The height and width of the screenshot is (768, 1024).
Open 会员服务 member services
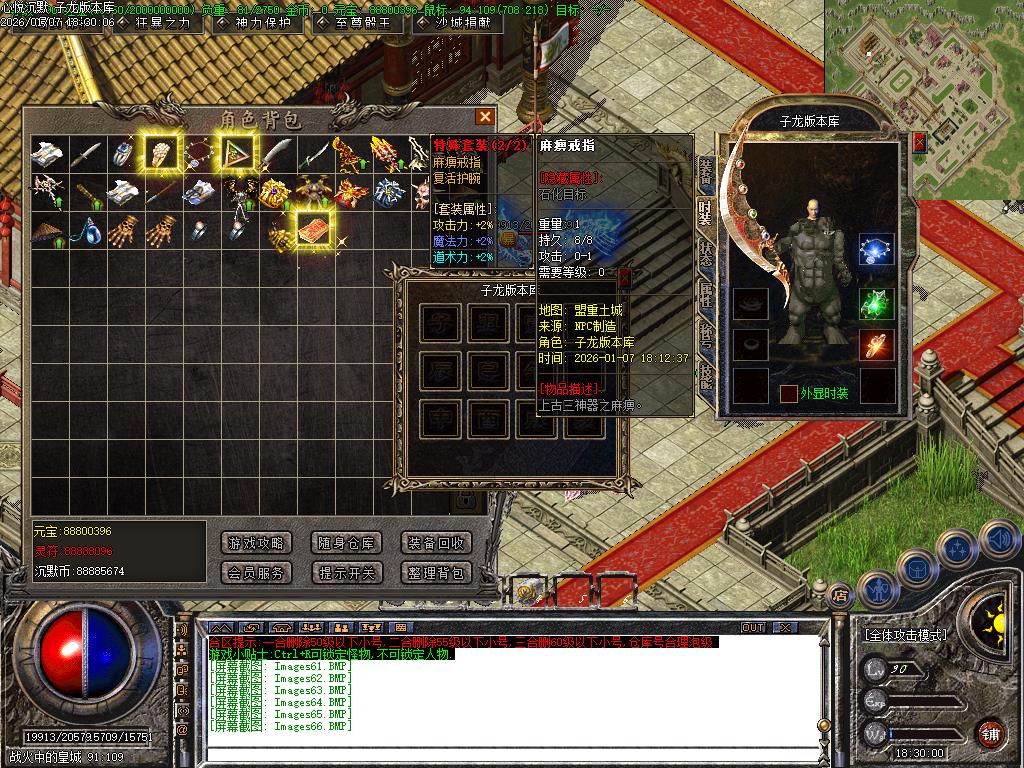click(x=255, y=573)
